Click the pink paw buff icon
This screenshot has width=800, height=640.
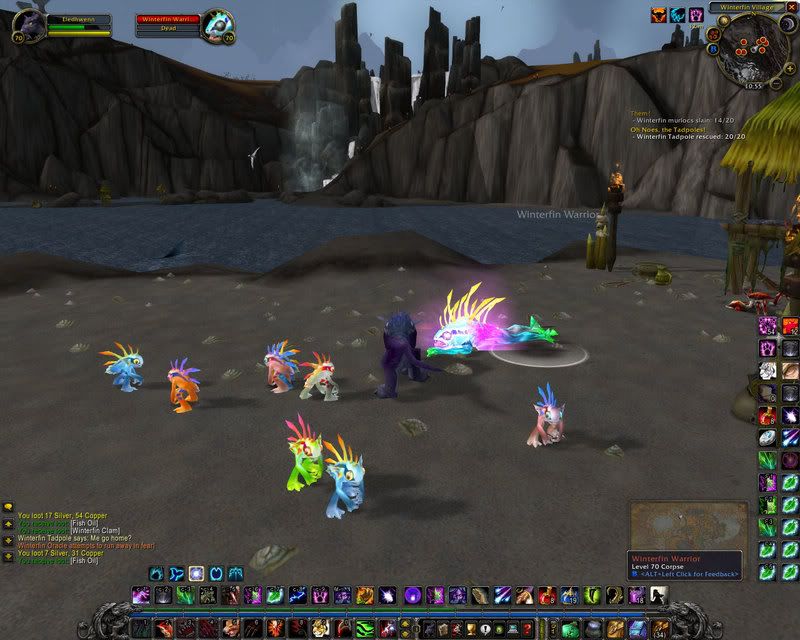tap(695, 15)
